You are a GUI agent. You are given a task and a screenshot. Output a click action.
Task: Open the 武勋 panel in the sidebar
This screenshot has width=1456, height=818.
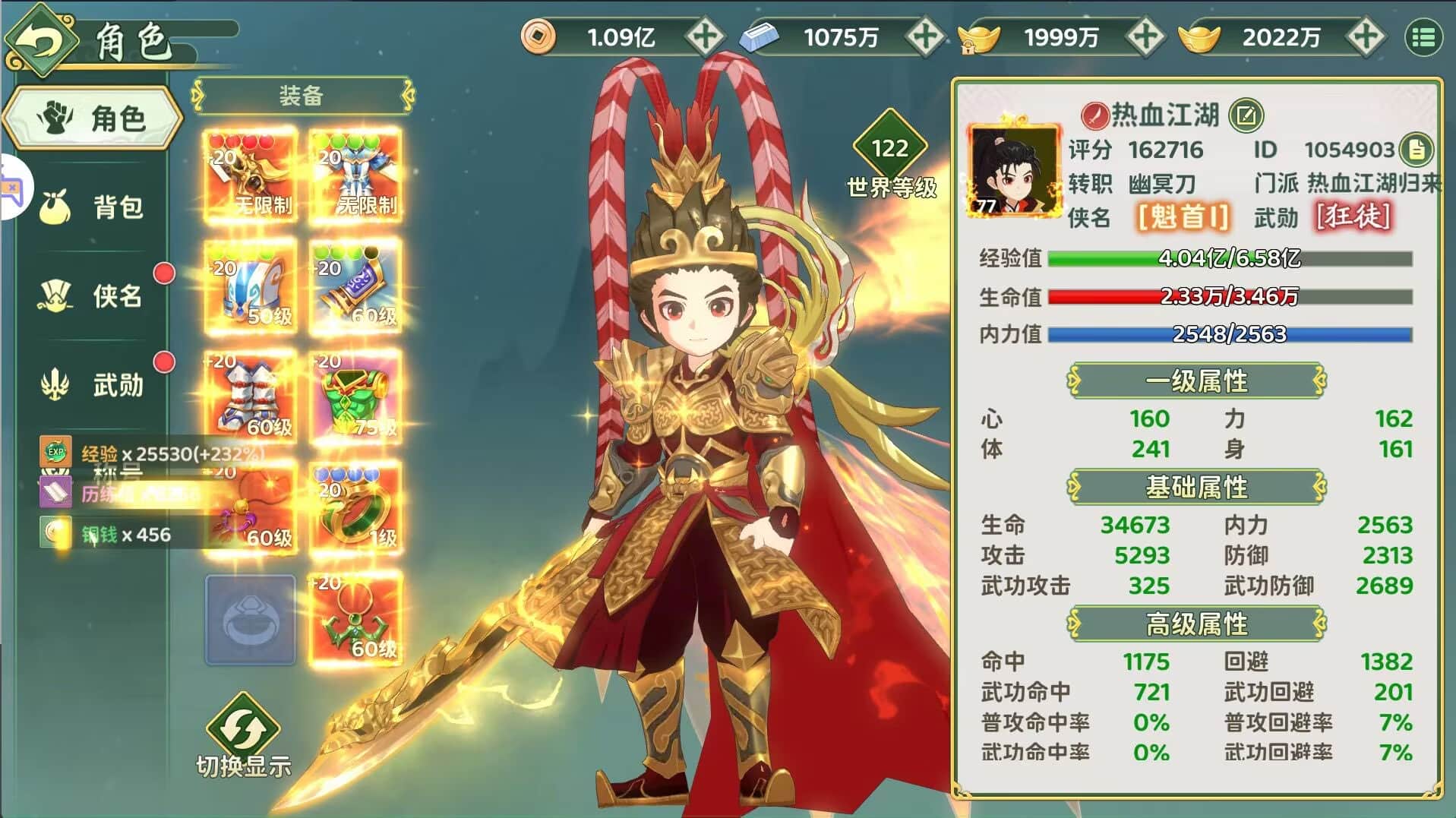click(90, 386)
